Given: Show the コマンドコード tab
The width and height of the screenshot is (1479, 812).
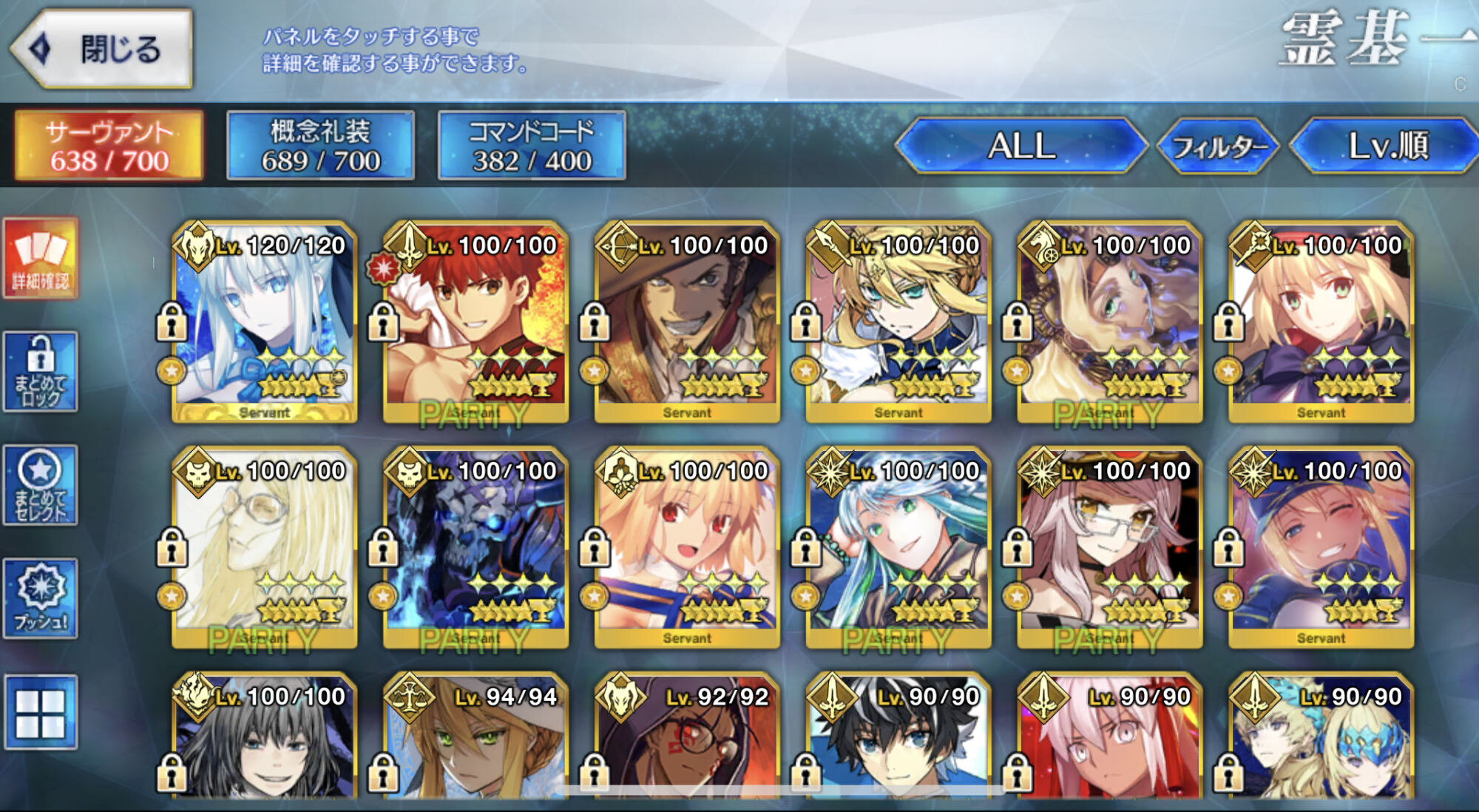Looking at the screenshot, I should pyautogui.click(x=532, y=146).
